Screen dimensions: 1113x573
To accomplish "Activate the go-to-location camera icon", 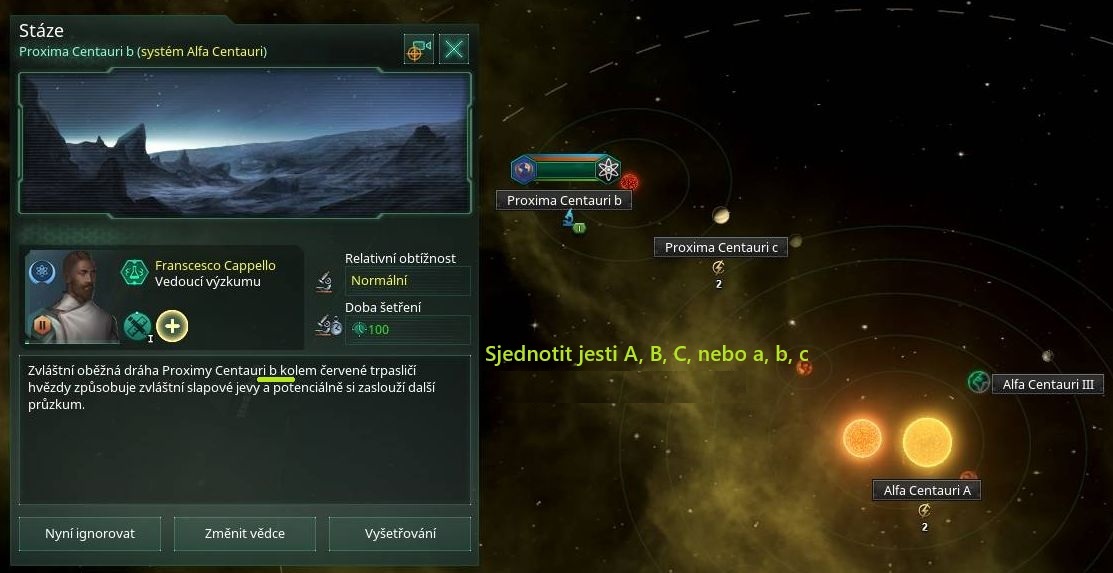I will [418, 49].
